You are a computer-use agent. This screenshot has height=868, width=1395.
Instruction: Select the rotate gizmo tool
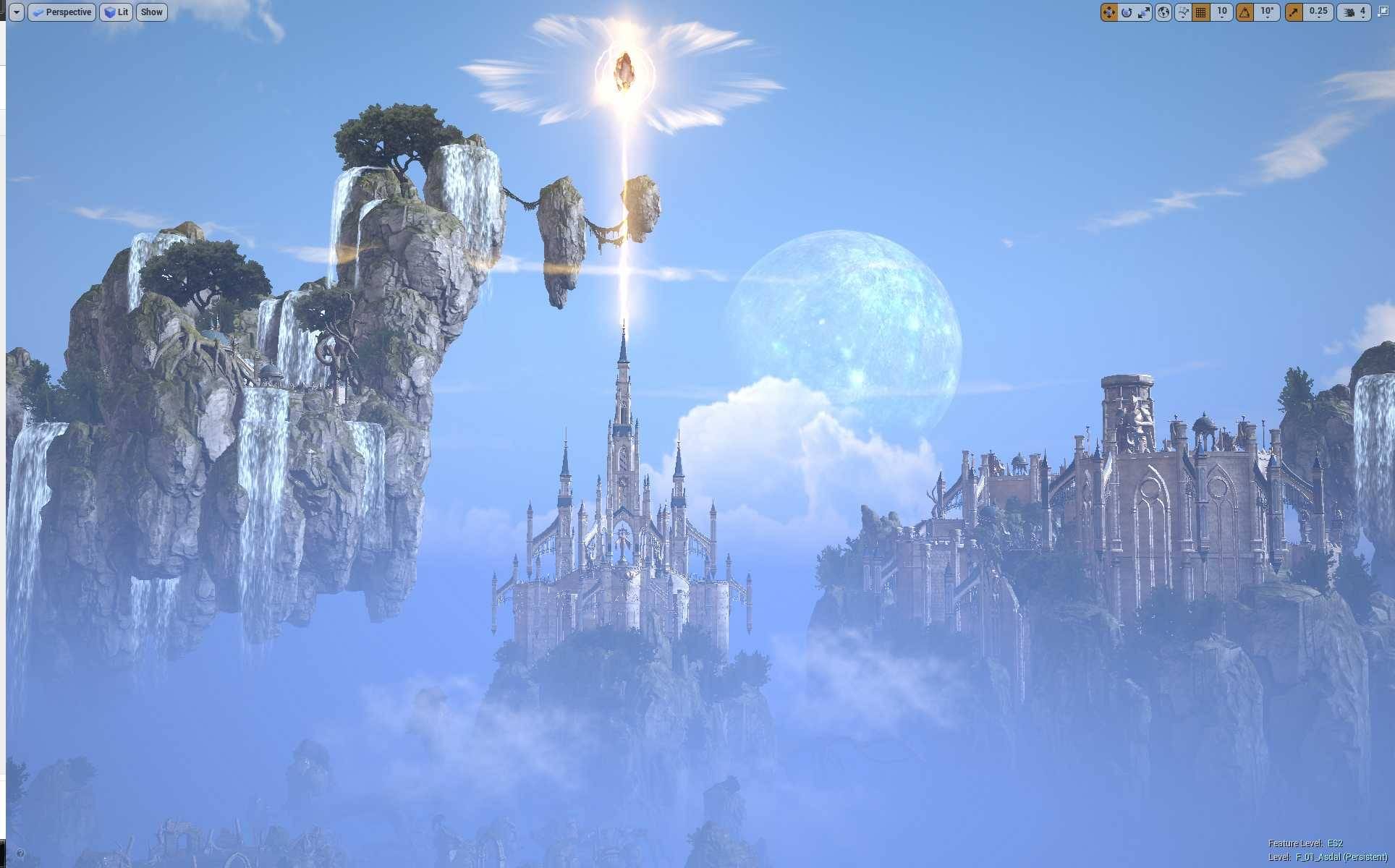tap(1127, 12)
